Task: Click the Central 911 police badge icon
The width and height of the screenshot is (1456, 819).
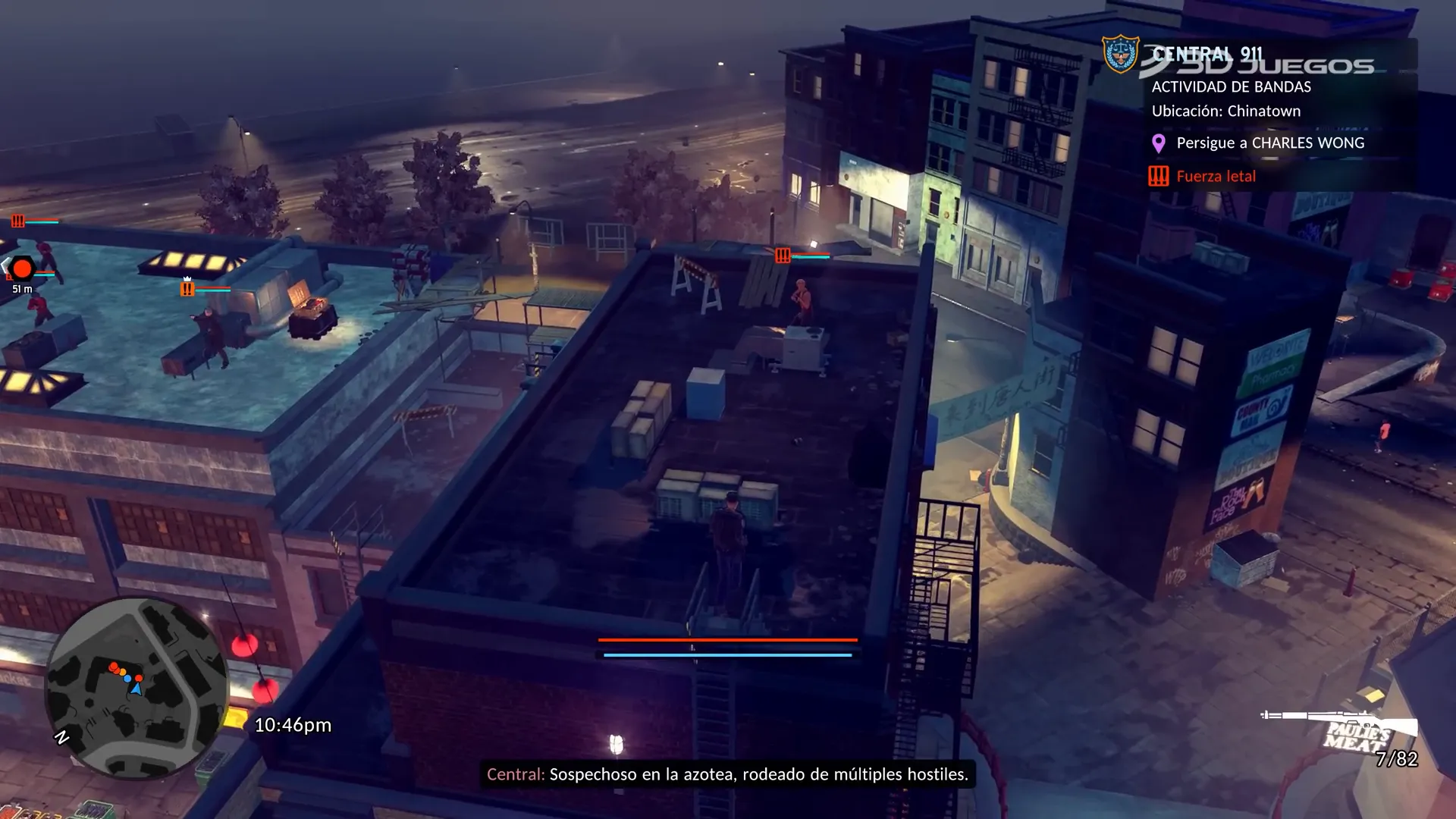Action: [1120, 54]
